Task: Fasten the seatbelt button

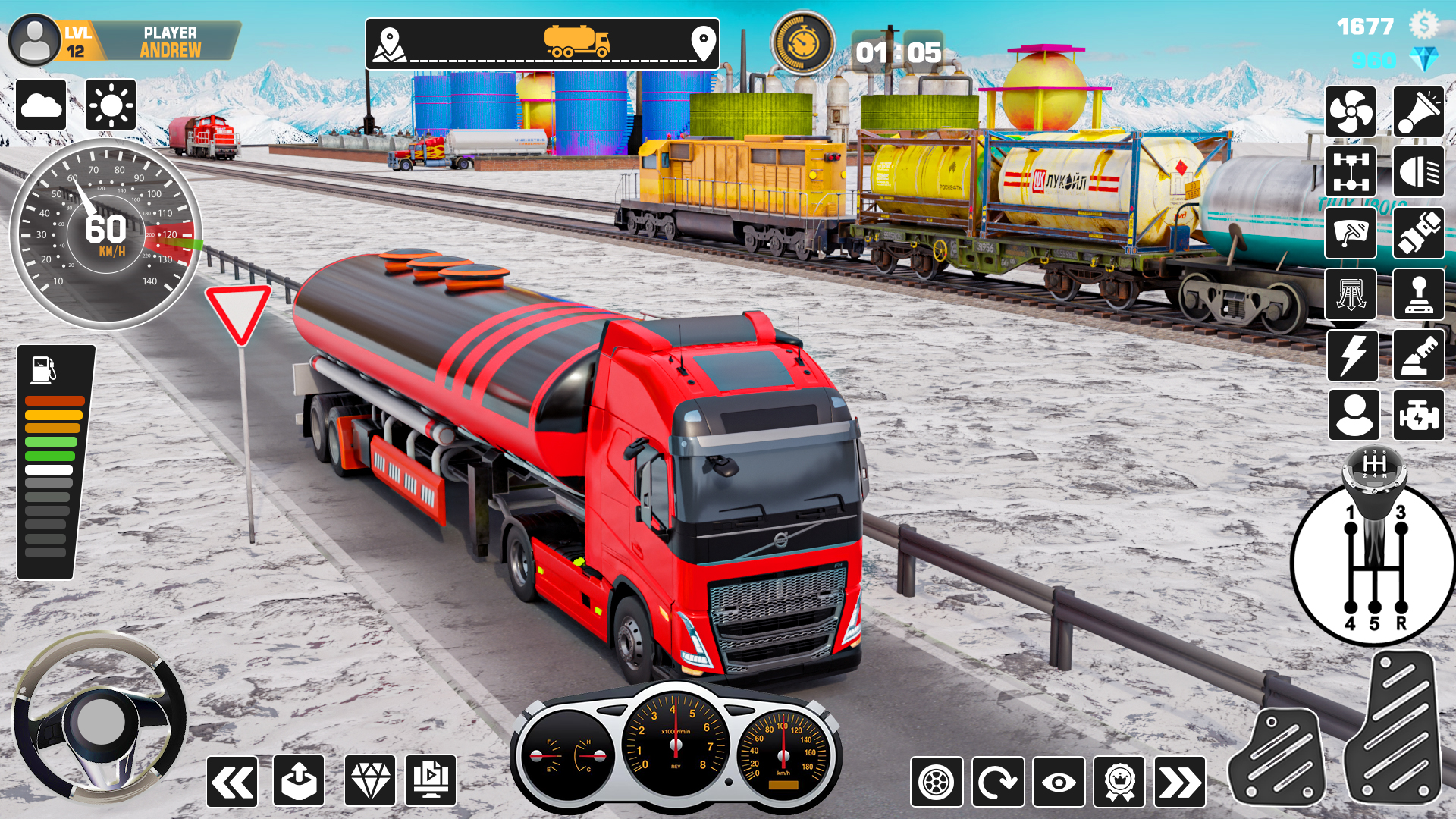Action: click(1418, 233)
